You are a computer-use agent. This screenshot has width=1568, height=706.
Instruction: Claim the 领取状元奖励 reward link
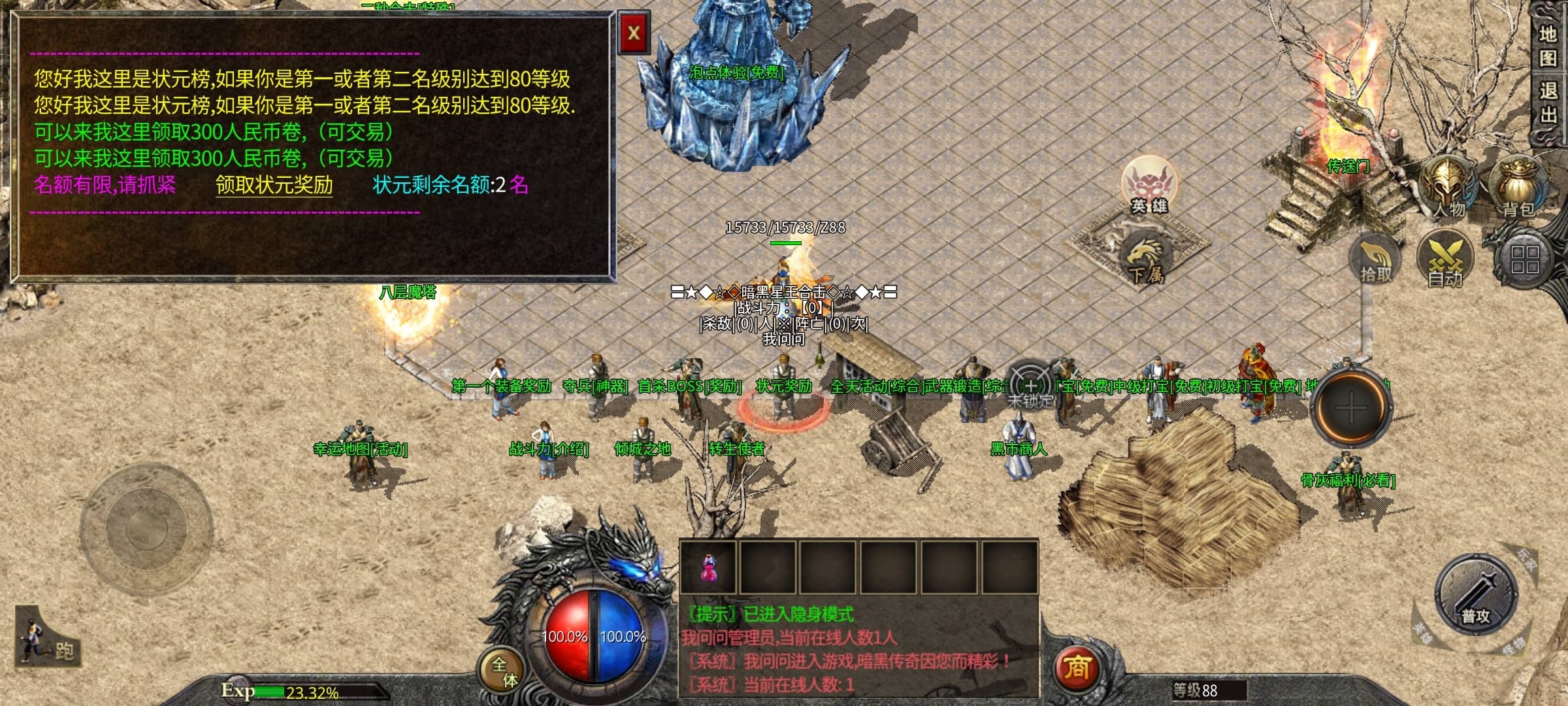[x=274, y=185]
